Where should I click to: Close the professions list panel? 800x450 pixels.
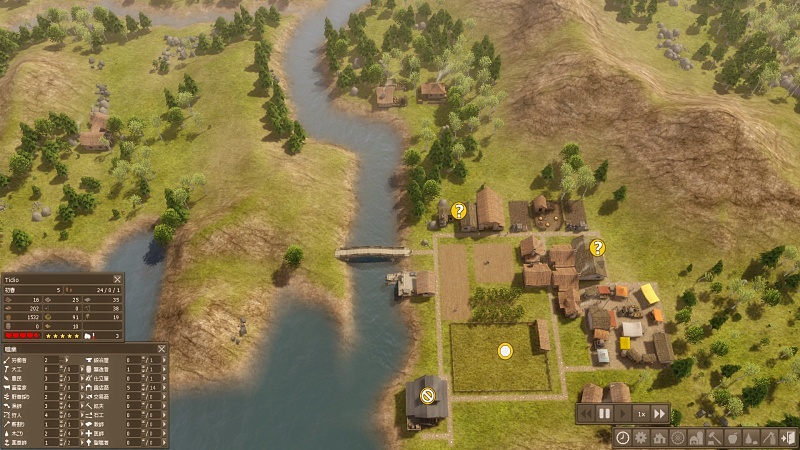tap(161, 348)
